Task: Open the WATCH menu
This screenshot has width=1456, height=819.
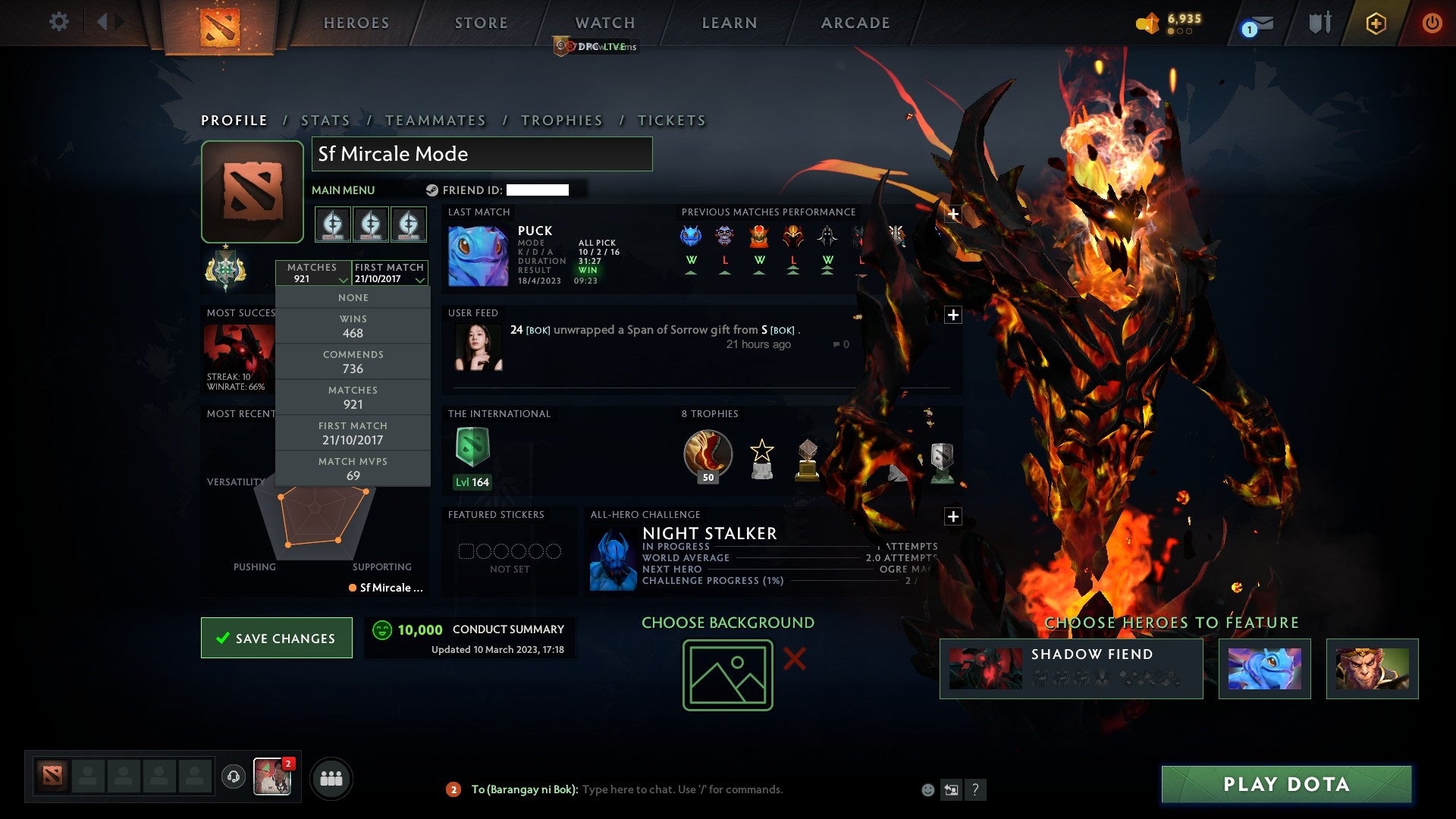Action: click(x=604, y=23)
